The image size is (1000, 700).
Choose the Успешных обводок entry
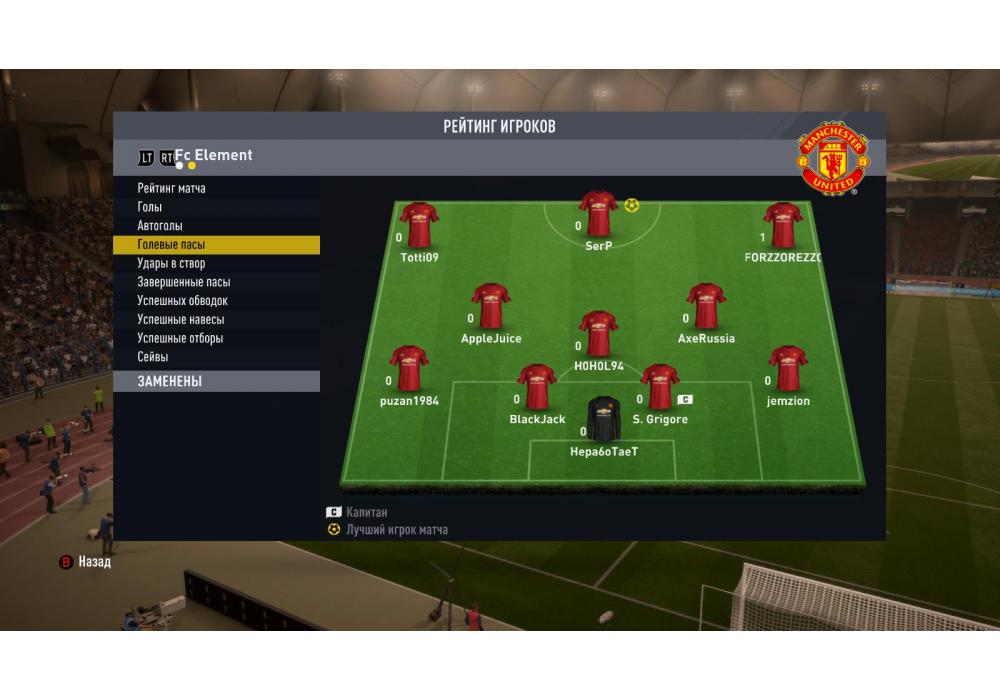pos(182,301)
